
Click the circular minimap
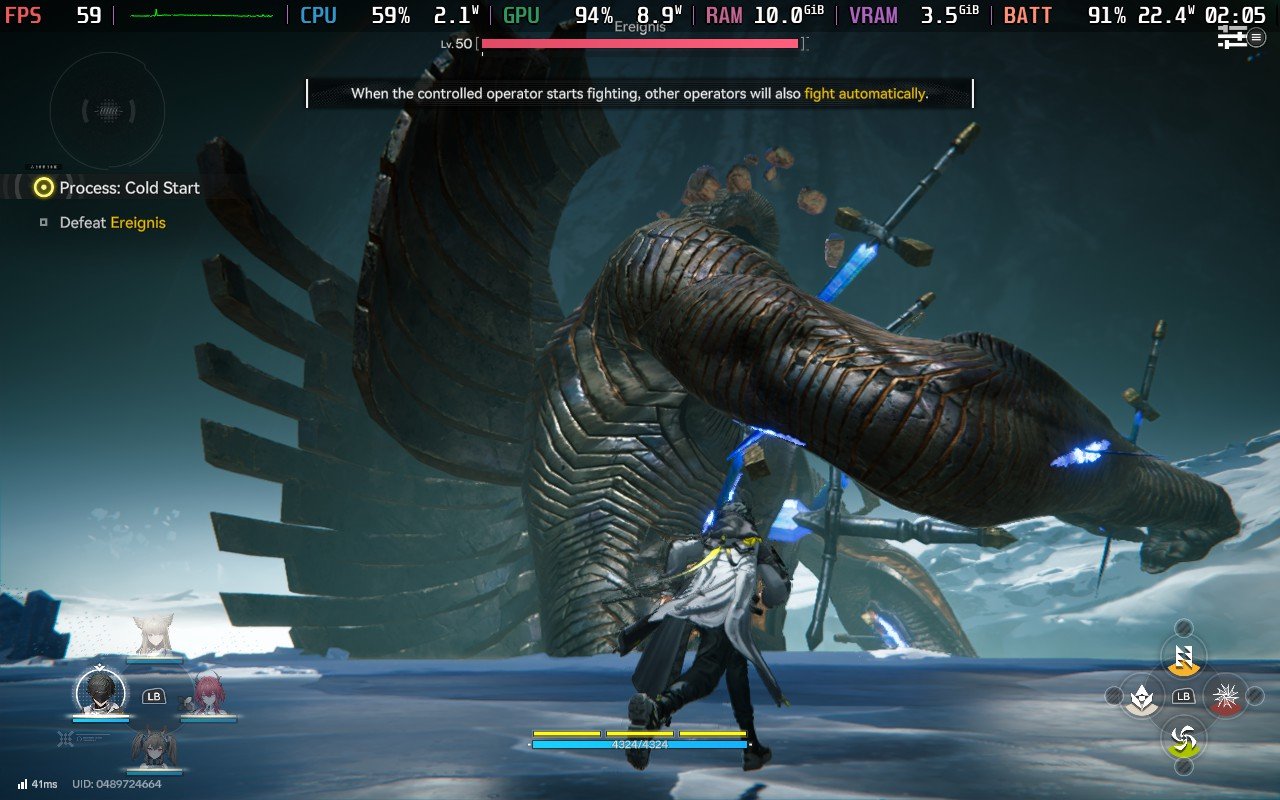click(x=108, y=109)
